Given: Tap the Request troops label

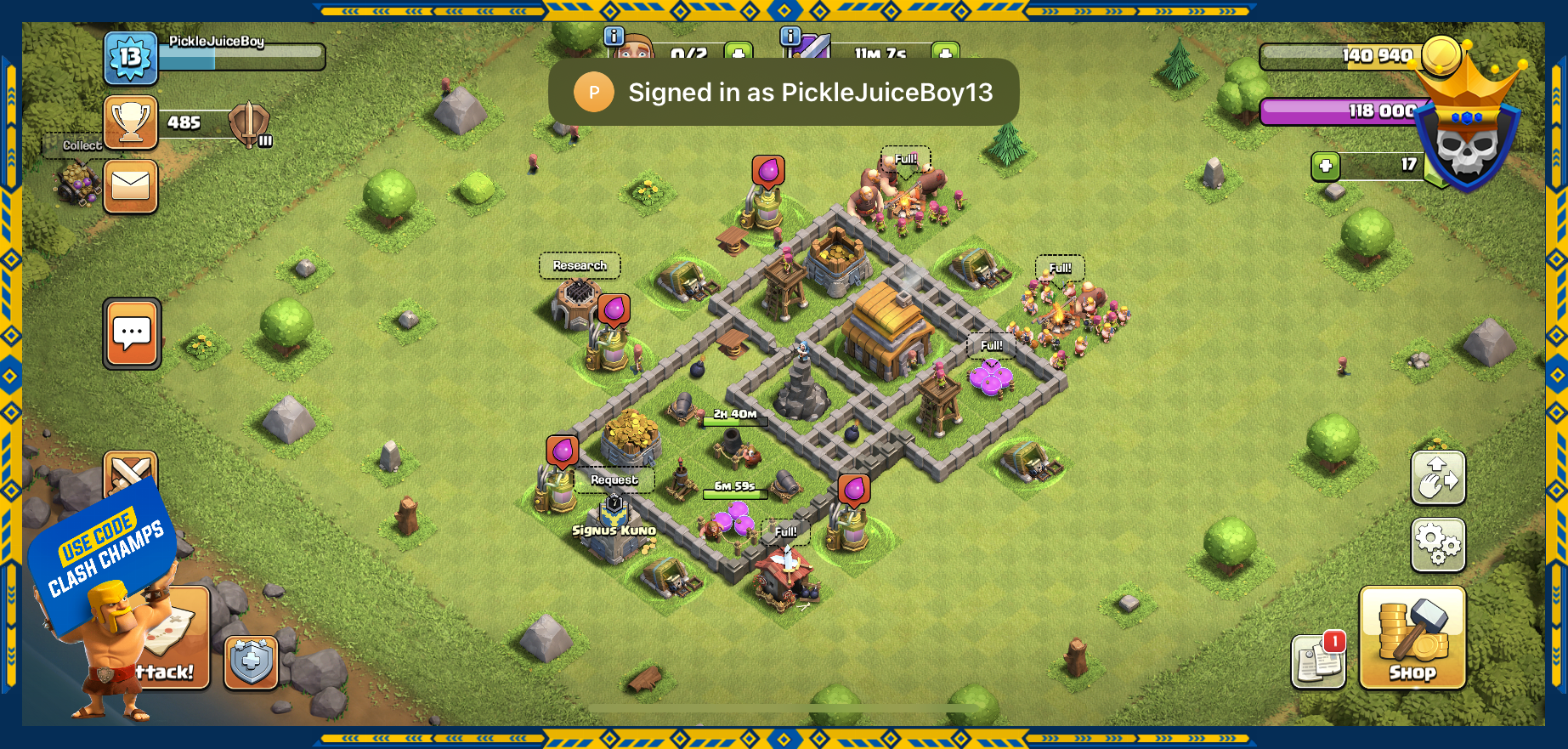Looking at the screenshot, I should pos(614,480).
